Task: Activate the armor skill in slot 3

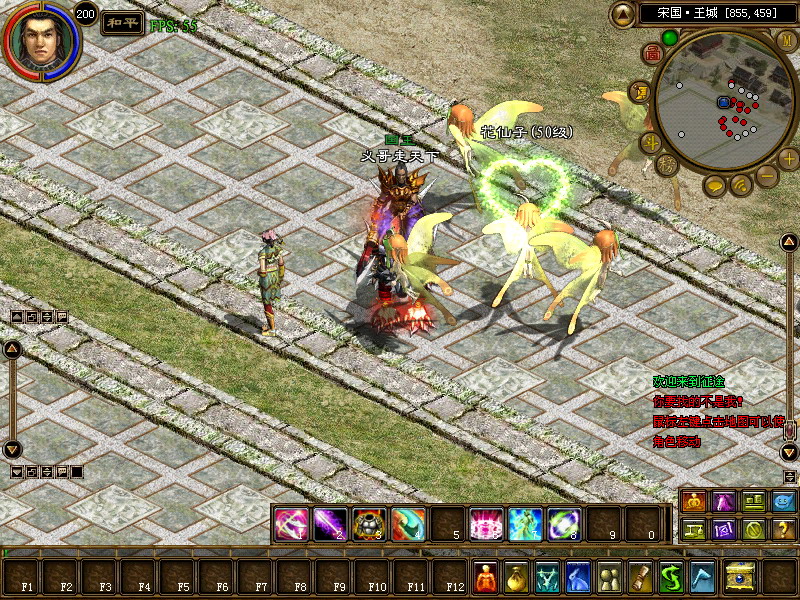Action: coord(369,523)
